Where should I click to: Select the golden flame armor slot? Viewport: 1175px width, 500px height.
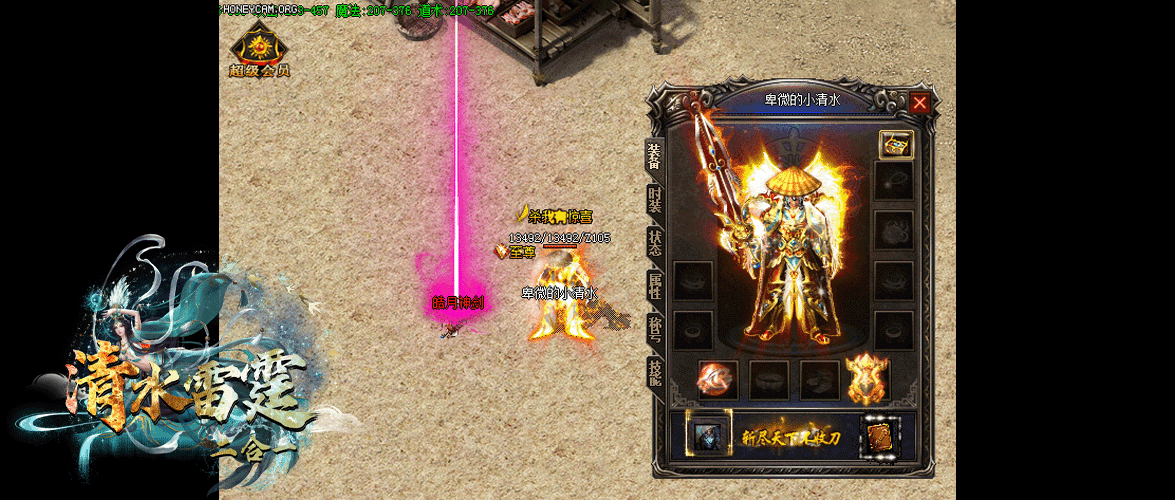pyautogui.click(x=867, y=380)
